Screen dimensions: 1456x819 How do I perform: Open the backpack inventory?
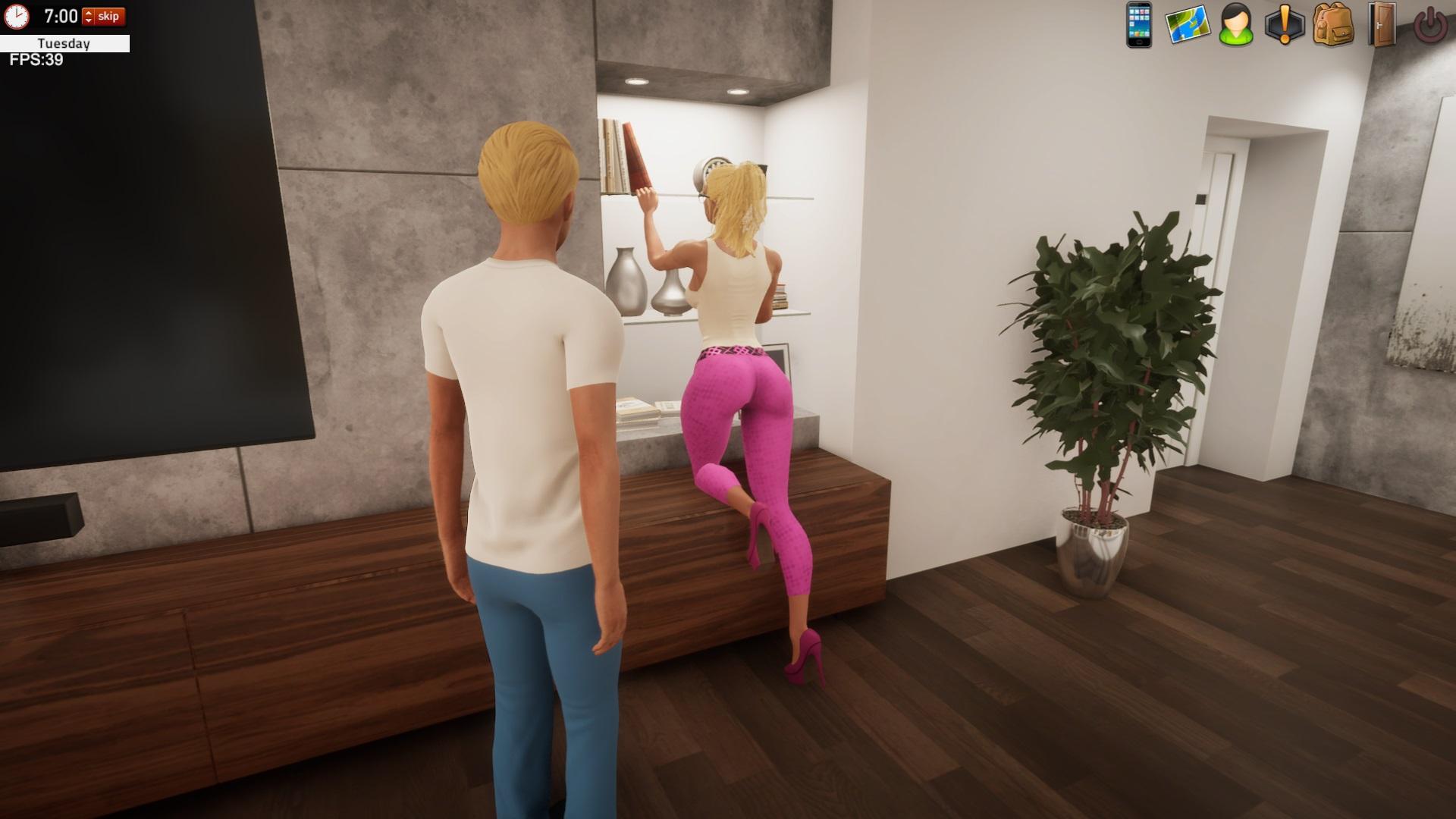pyautogui.click(x=1332, y=25)
